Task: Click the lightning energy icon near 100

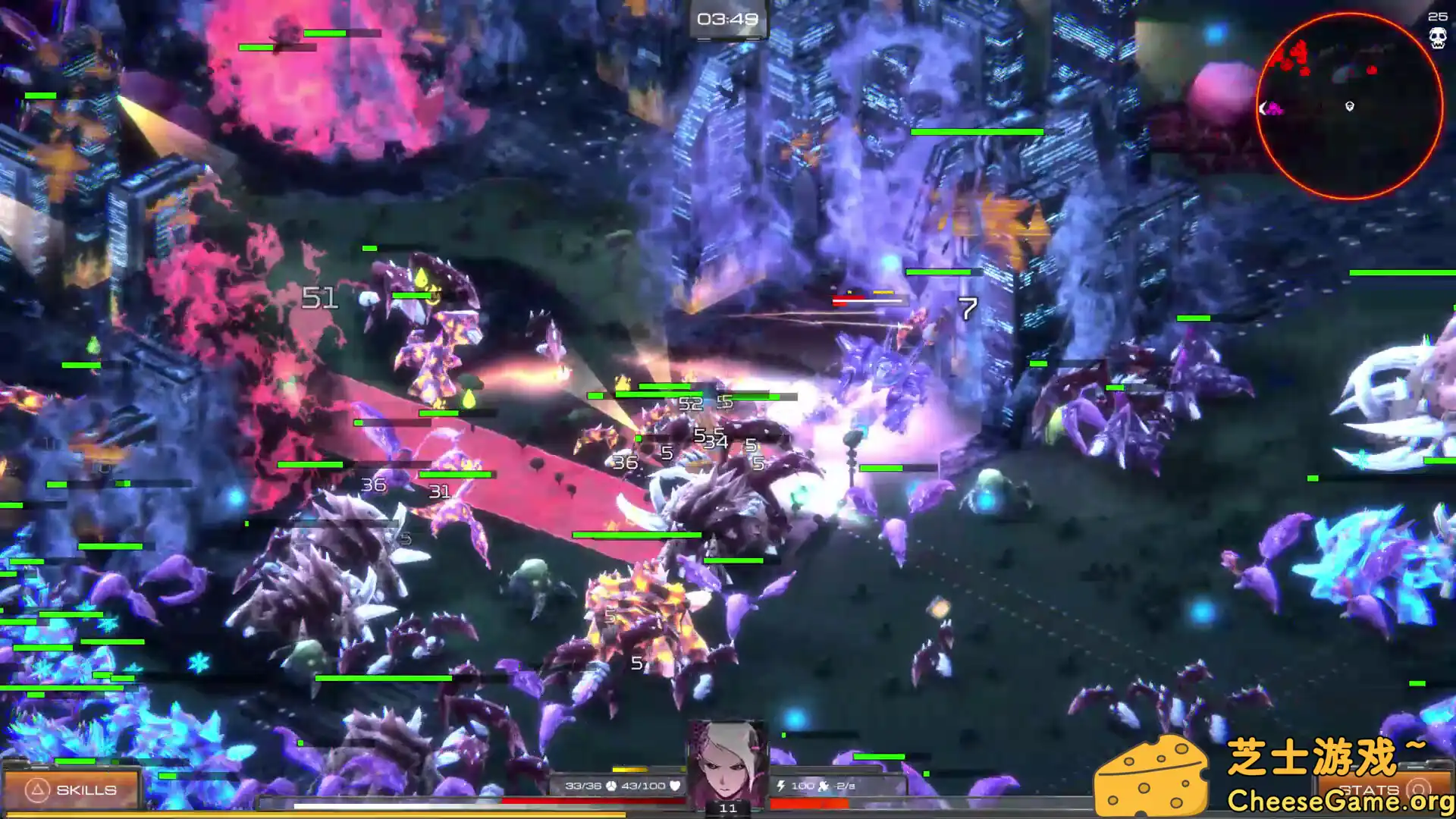Action: point(780,786)
